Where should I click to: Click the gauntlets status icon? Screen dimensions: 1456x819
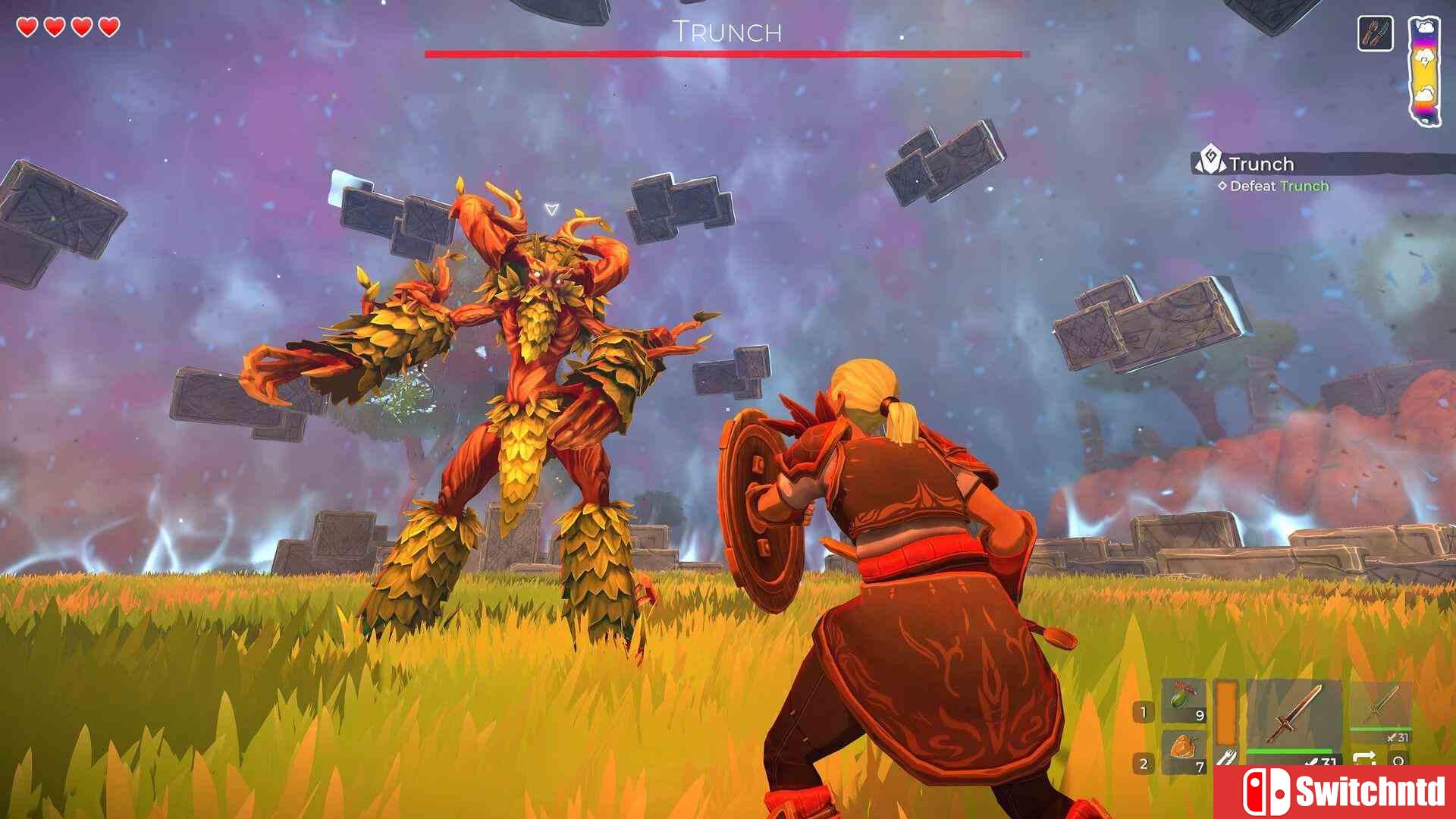pos(1375,34)
